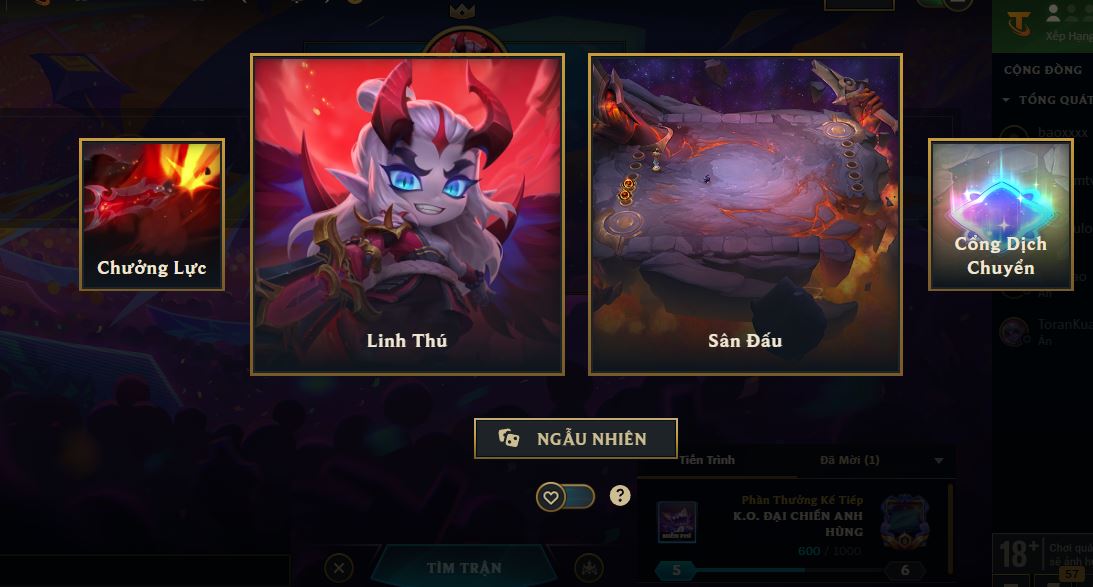
Task: Select the Chưởng Lực card
Action: 152,214
